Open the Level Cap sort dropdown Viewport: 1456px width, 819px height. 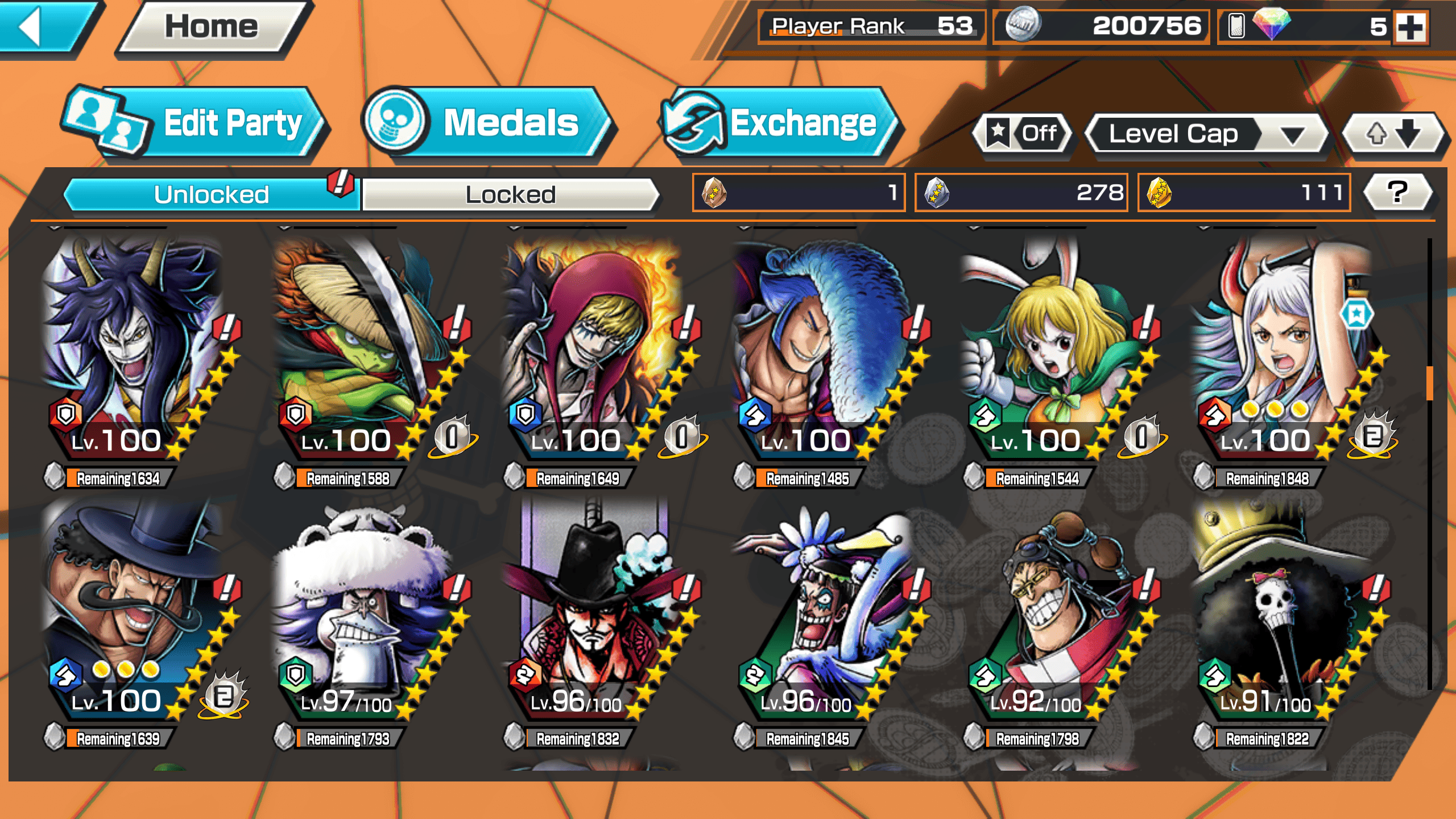(1206, 134)
